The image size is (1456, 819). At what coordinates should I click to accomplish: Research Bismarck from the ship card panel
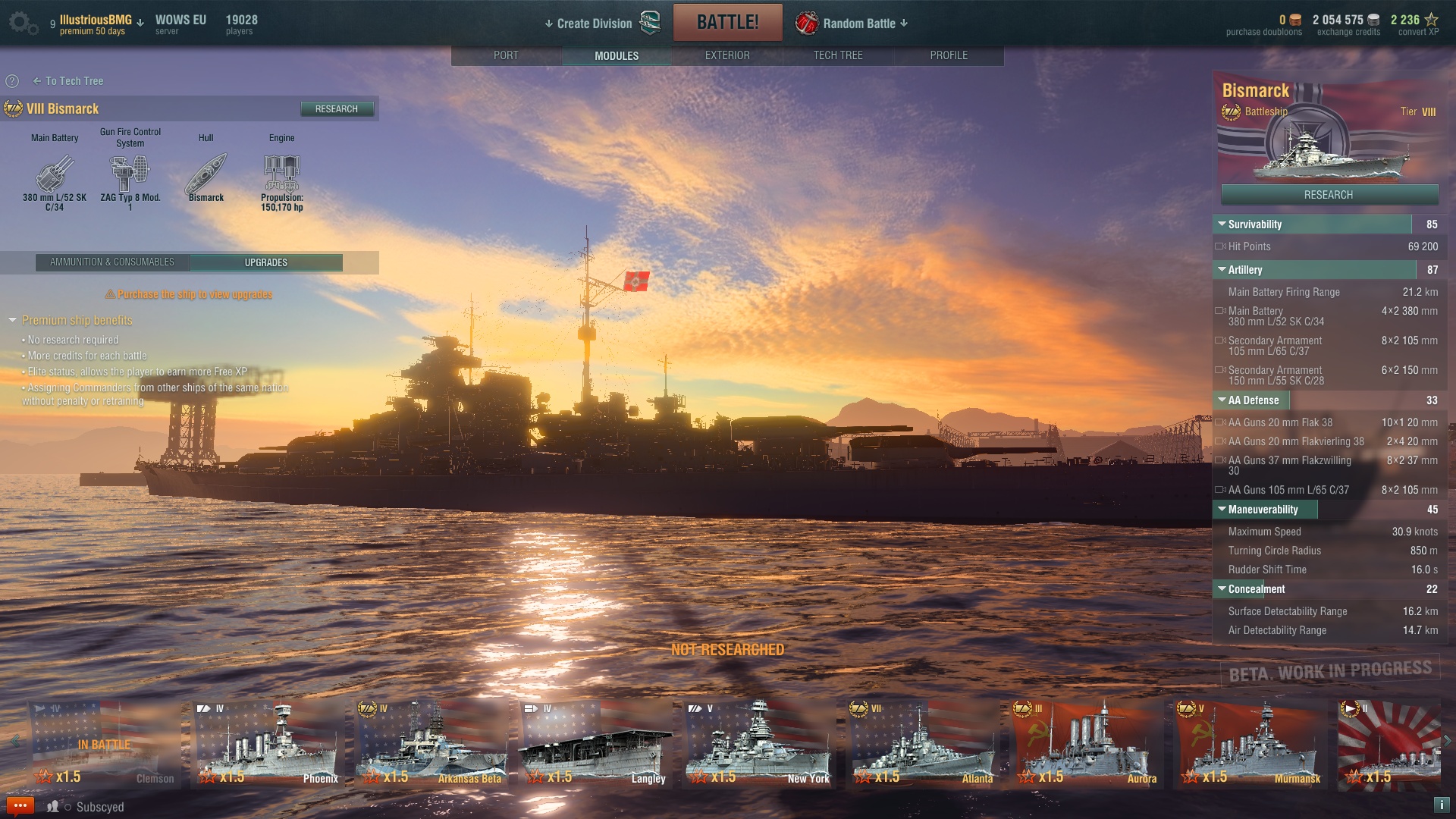(x=1329, y=195)
